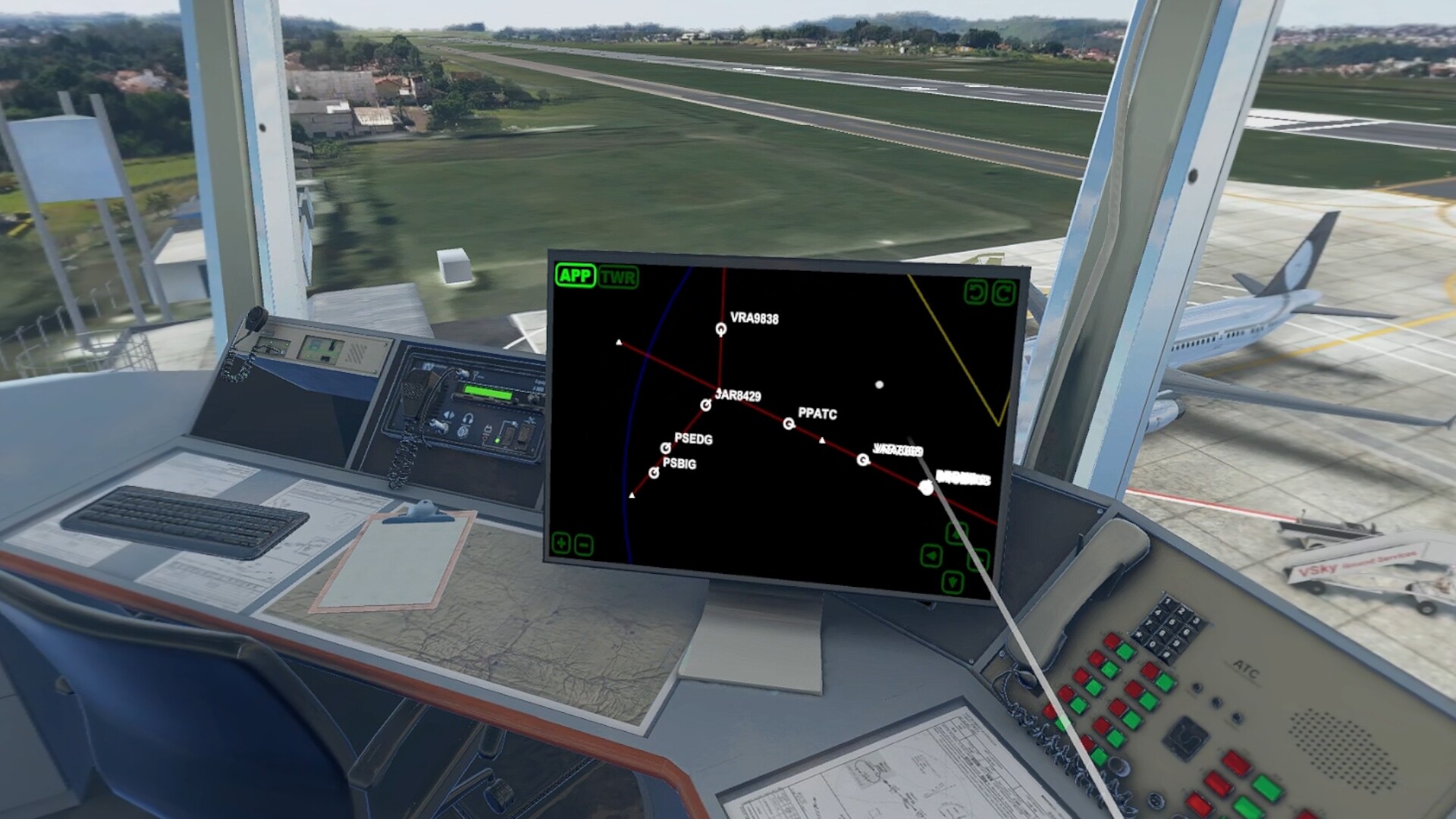The height and width of the screenshot is (819, 1456).
Task: Zoom out on the radar using the minus icon
Action: pos(585,544)
